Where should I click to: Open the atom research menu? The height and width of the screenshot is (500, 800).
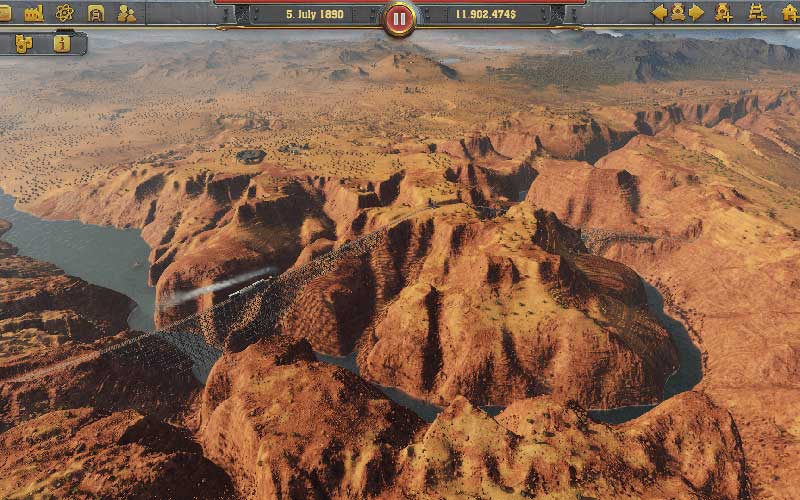pos(65,13)
